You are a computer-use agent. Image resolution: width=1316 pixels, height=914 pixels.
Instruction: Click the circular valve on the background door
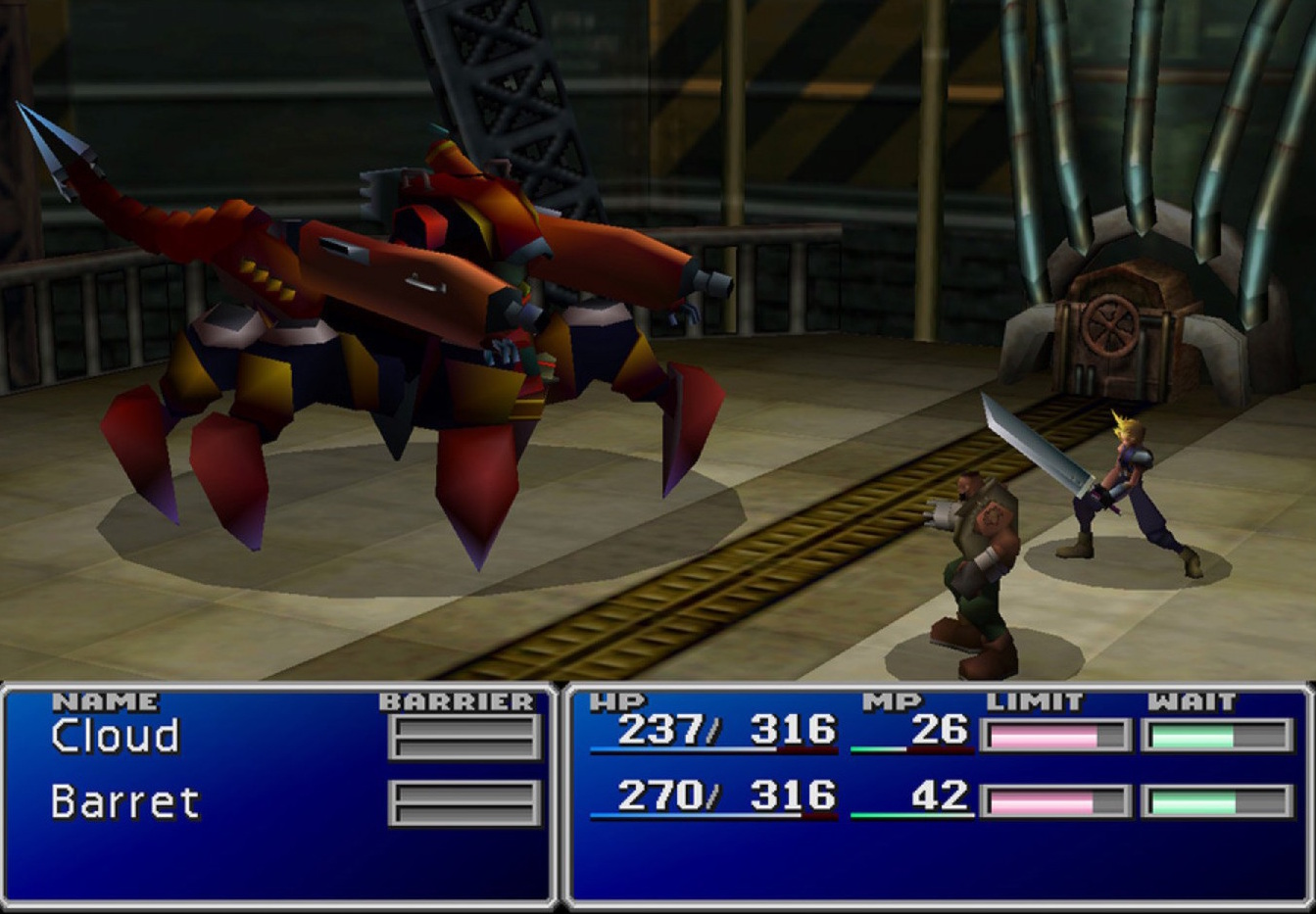tap(1112, 323)
